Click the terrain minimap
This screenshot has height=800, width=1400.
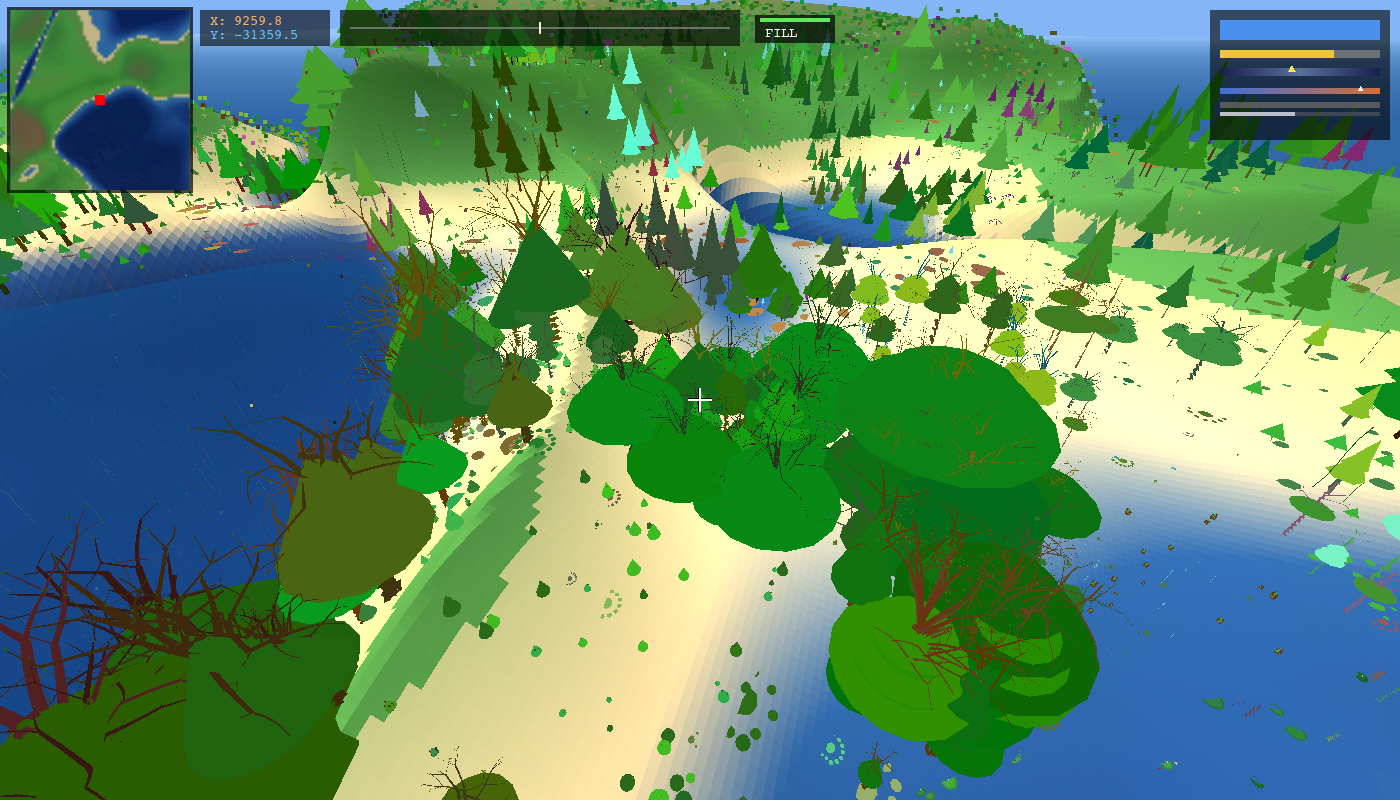(x=100, y=100)
